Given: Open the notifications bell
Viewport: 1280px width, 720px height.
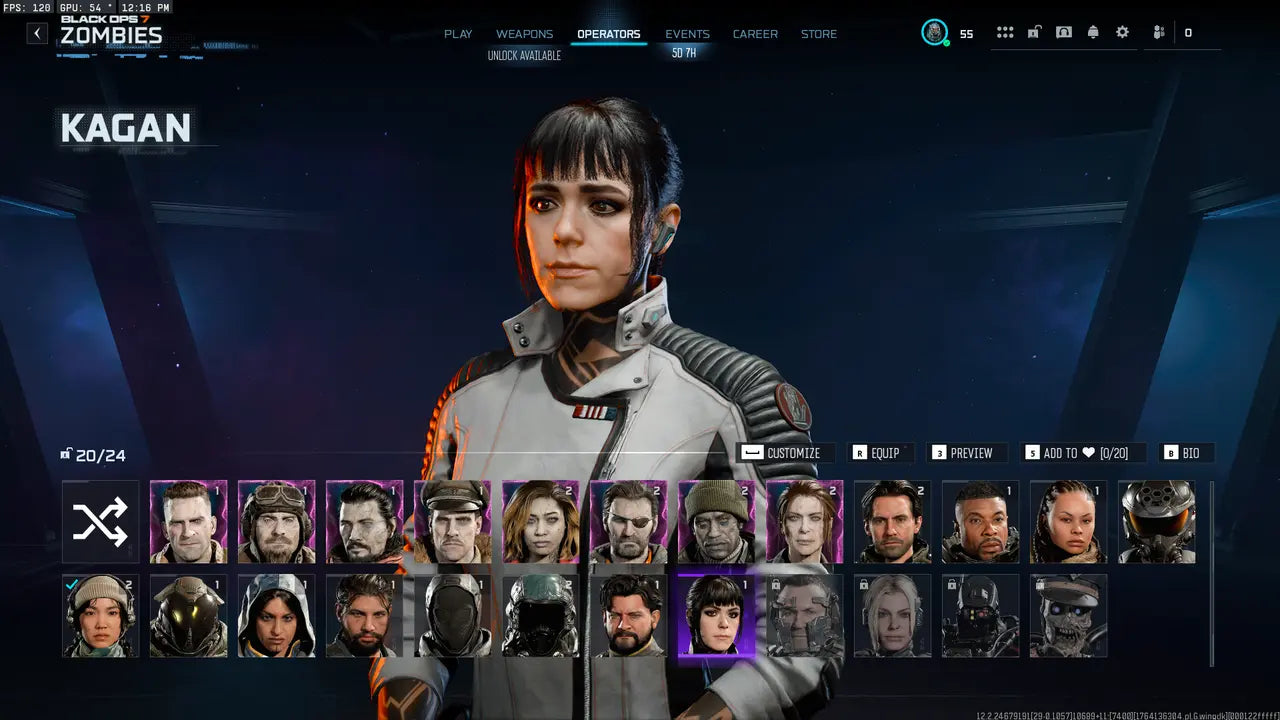Looking at the screenshot, I should tap(1093, 32).
